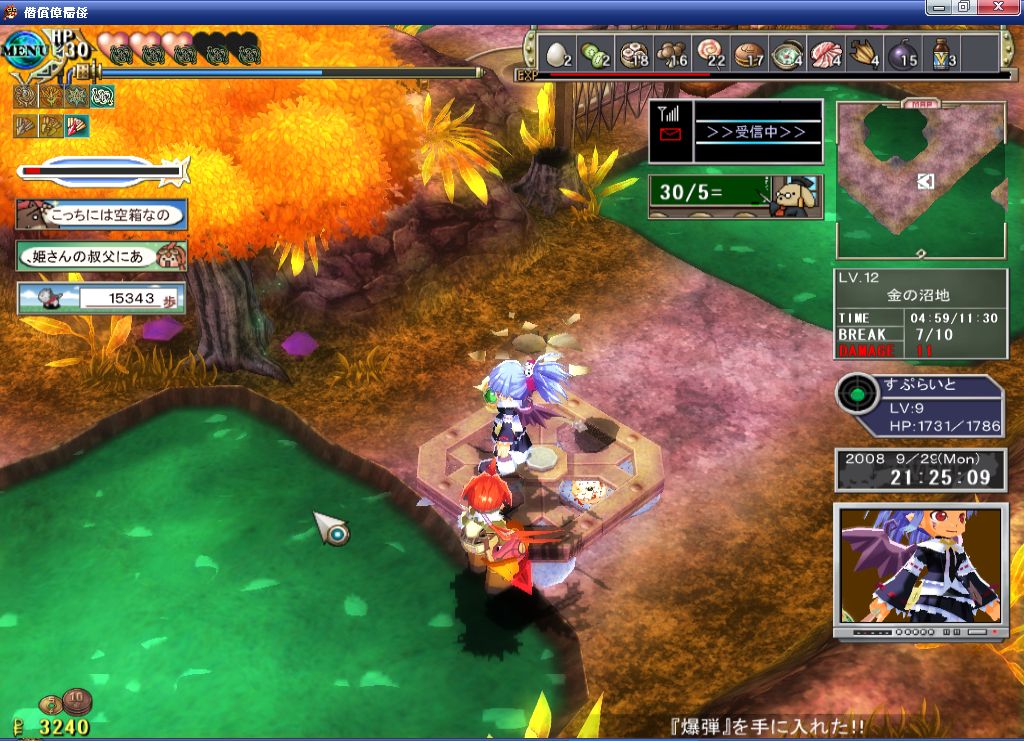Select the mushroom item slot
This screenshot has height=741, width=1024.
coord(671,53)
